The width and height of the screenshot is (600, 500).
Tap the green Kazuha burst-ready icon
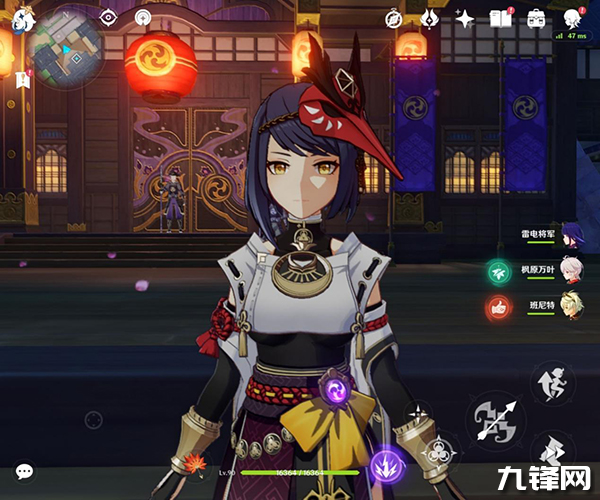(x=497, y=271)
